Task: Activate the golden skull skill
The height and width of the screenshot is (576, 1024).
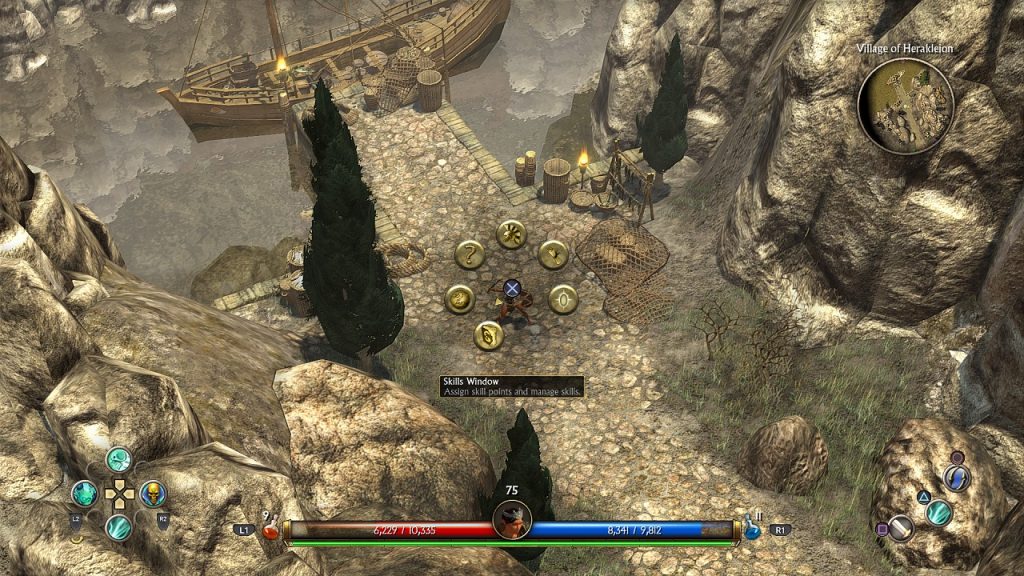Action: click(x=152, y=493)
